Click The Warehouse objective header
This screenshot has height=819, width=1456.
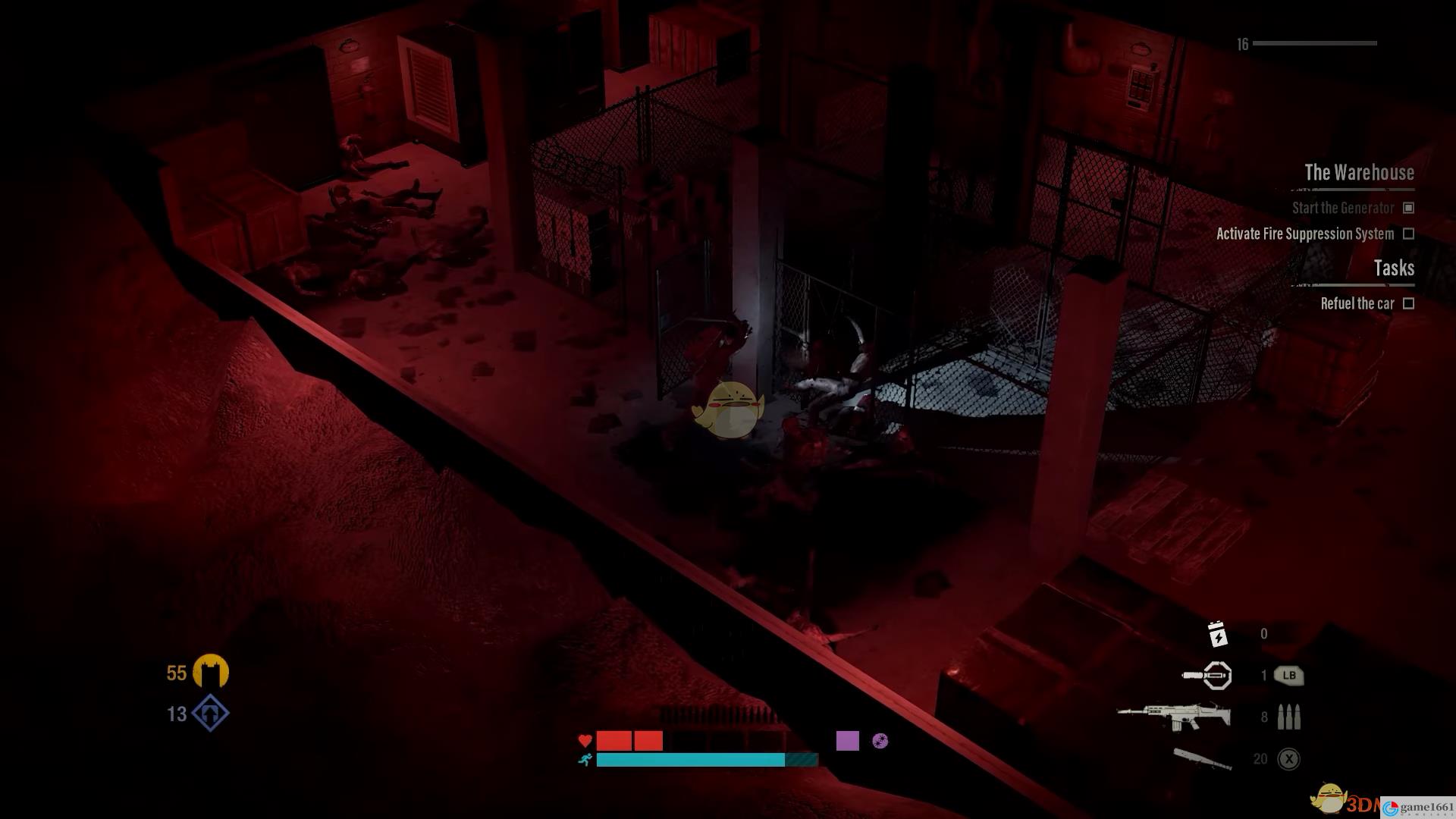[x=1358, y=173]
